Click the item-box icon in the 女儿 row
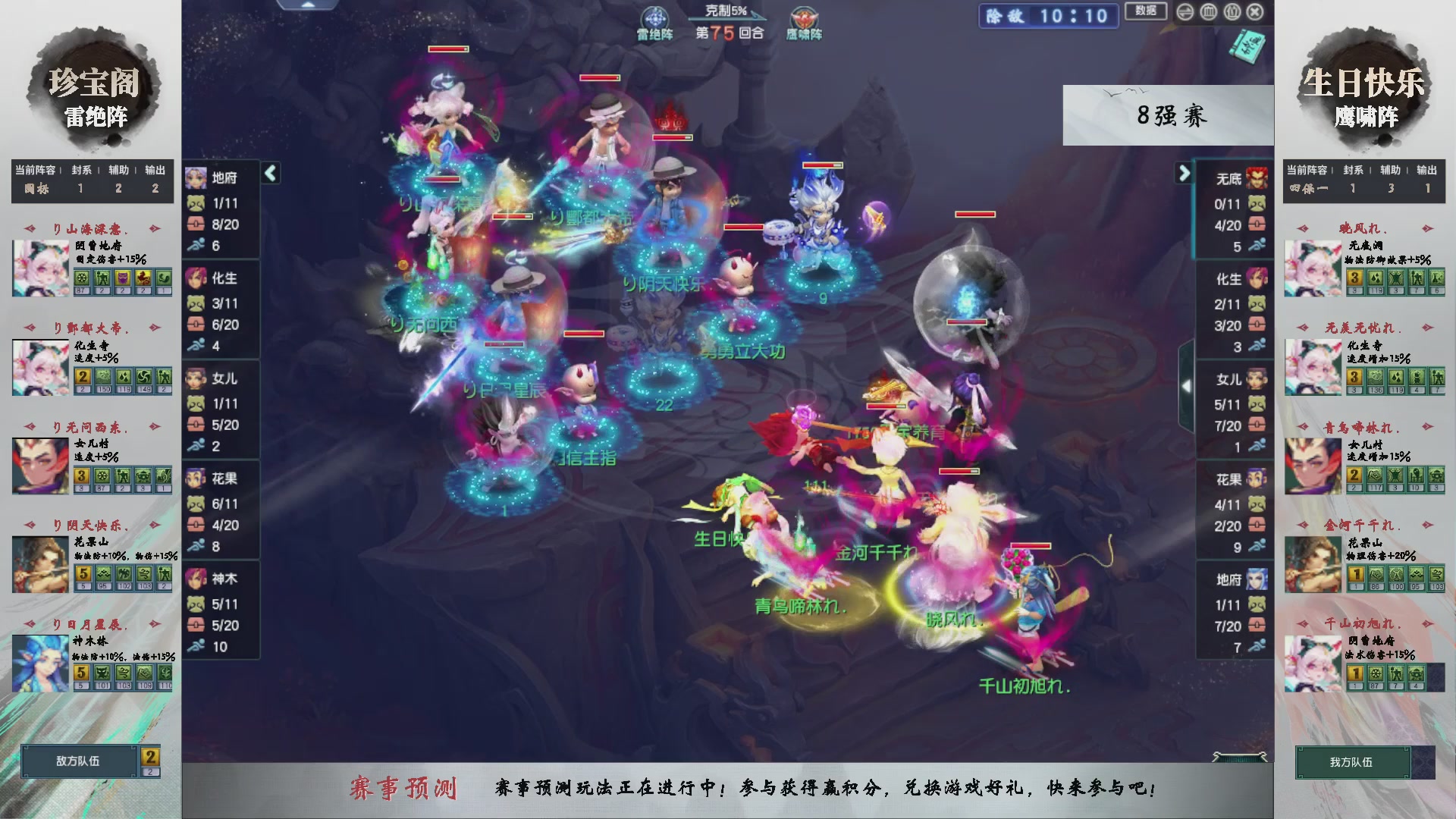 (x=196, y=425)
